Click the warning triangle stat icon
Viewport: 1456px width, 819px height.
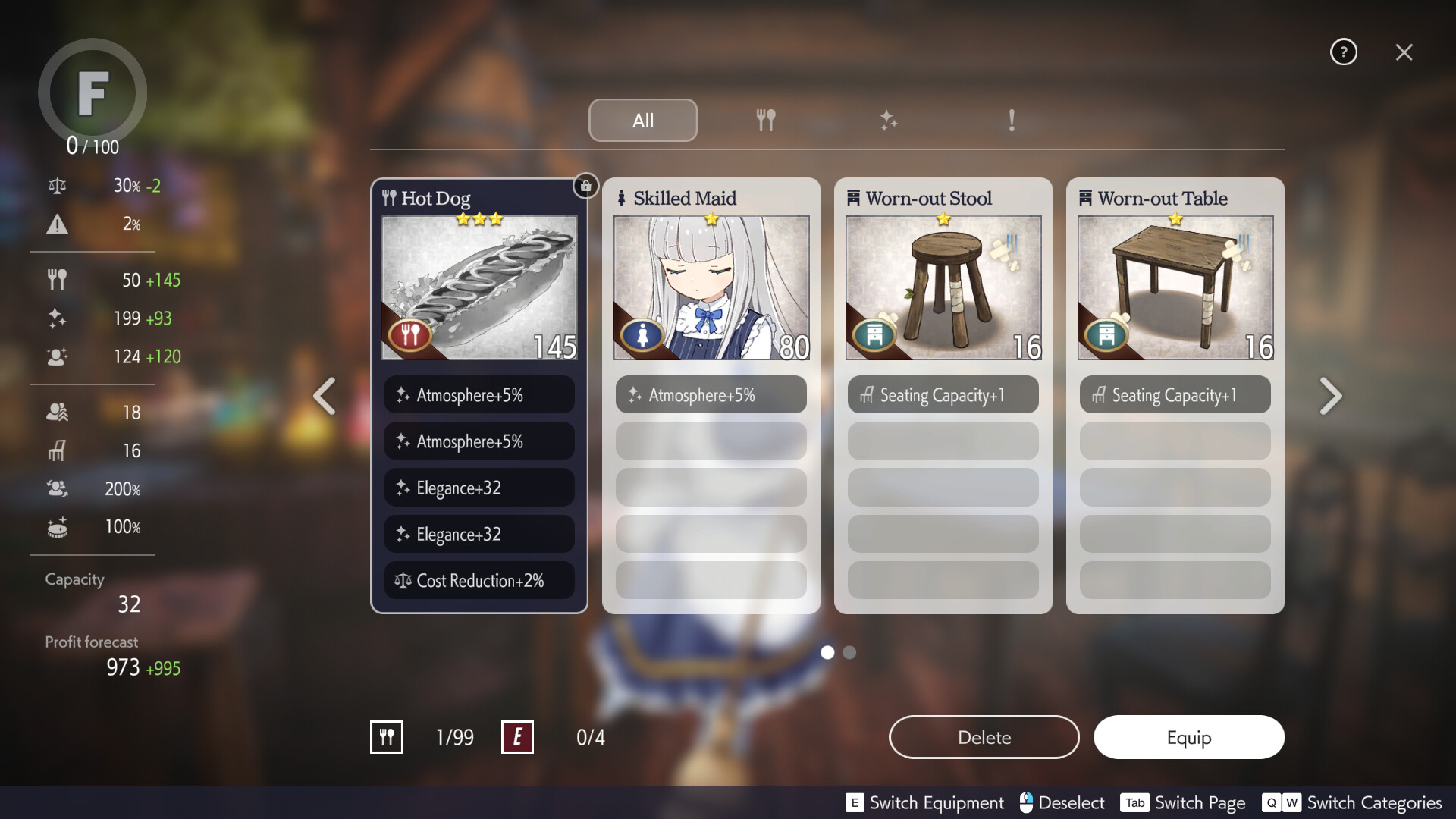tap(57, 224)
